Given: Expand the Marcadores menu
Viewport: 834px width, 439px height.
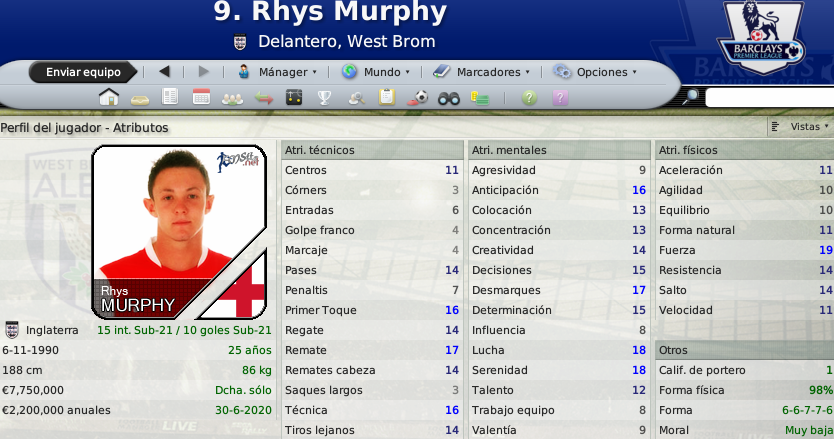Looking at the screenshot, I should pos(481,72).
